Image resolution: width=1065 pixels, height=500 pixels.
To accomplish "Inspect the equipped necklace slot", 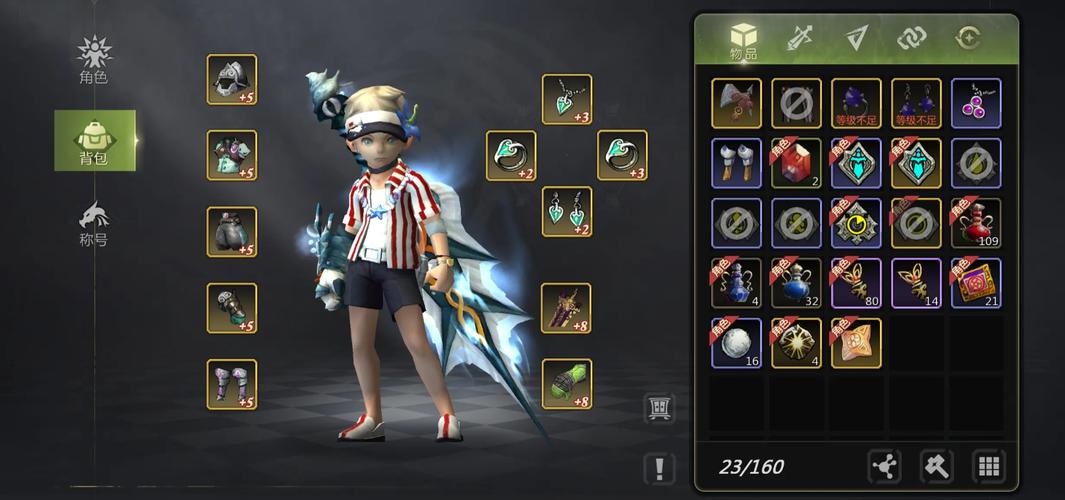I will pos(567,100).
